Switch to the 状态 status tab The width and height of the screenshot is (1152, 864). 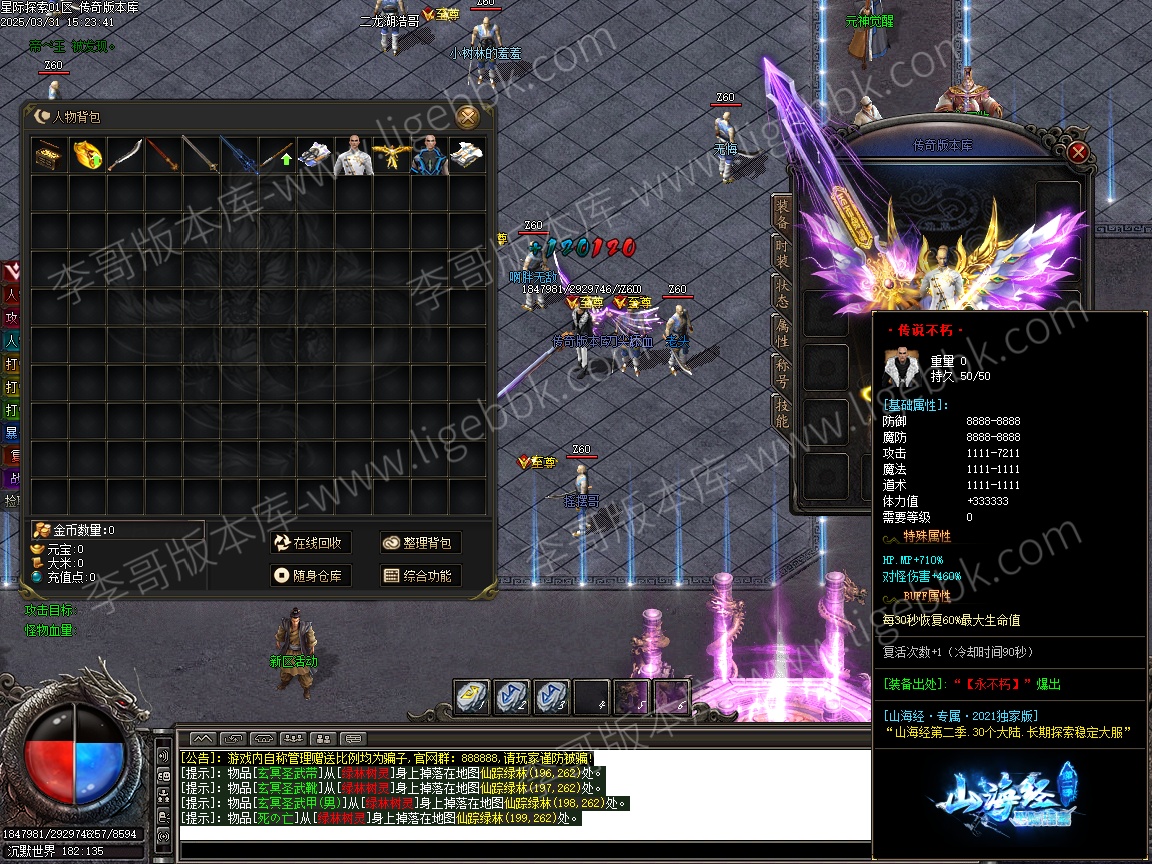coord(782,291)
